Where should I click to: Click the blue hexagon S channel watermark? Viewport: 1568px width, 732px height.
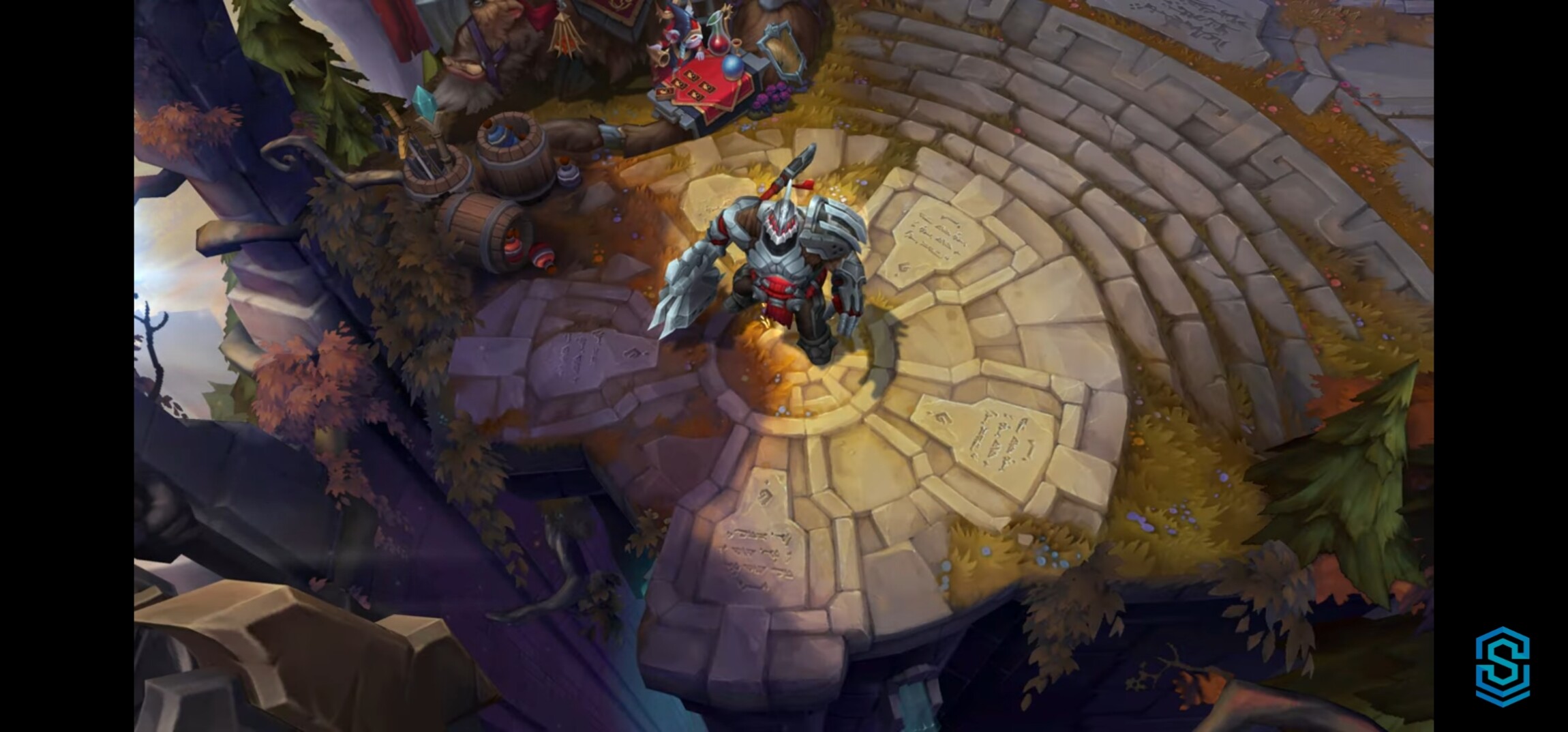click(1503, 667)
